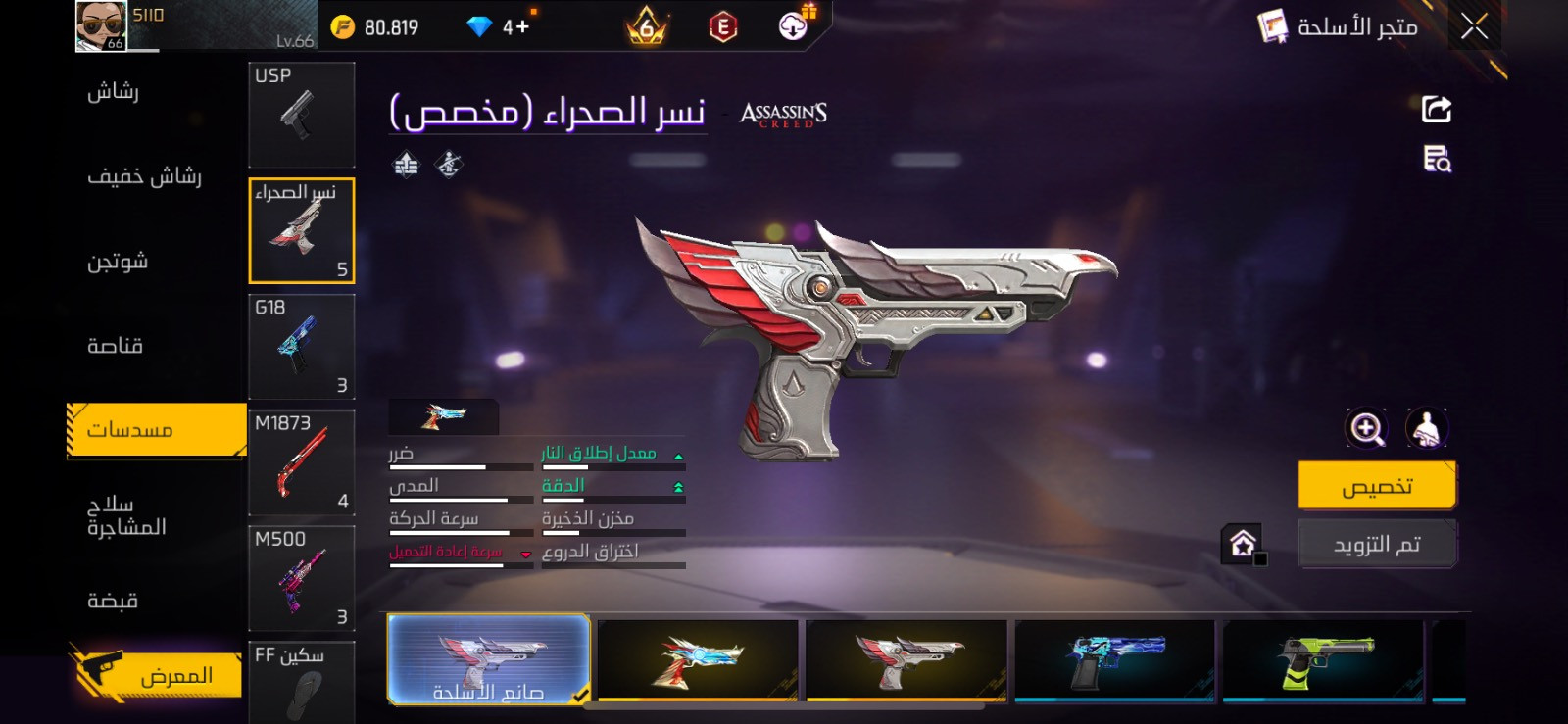Click the تم التزويد equipped button
This screenshot has height=724, width=1568.
[x=1377, y=543]
